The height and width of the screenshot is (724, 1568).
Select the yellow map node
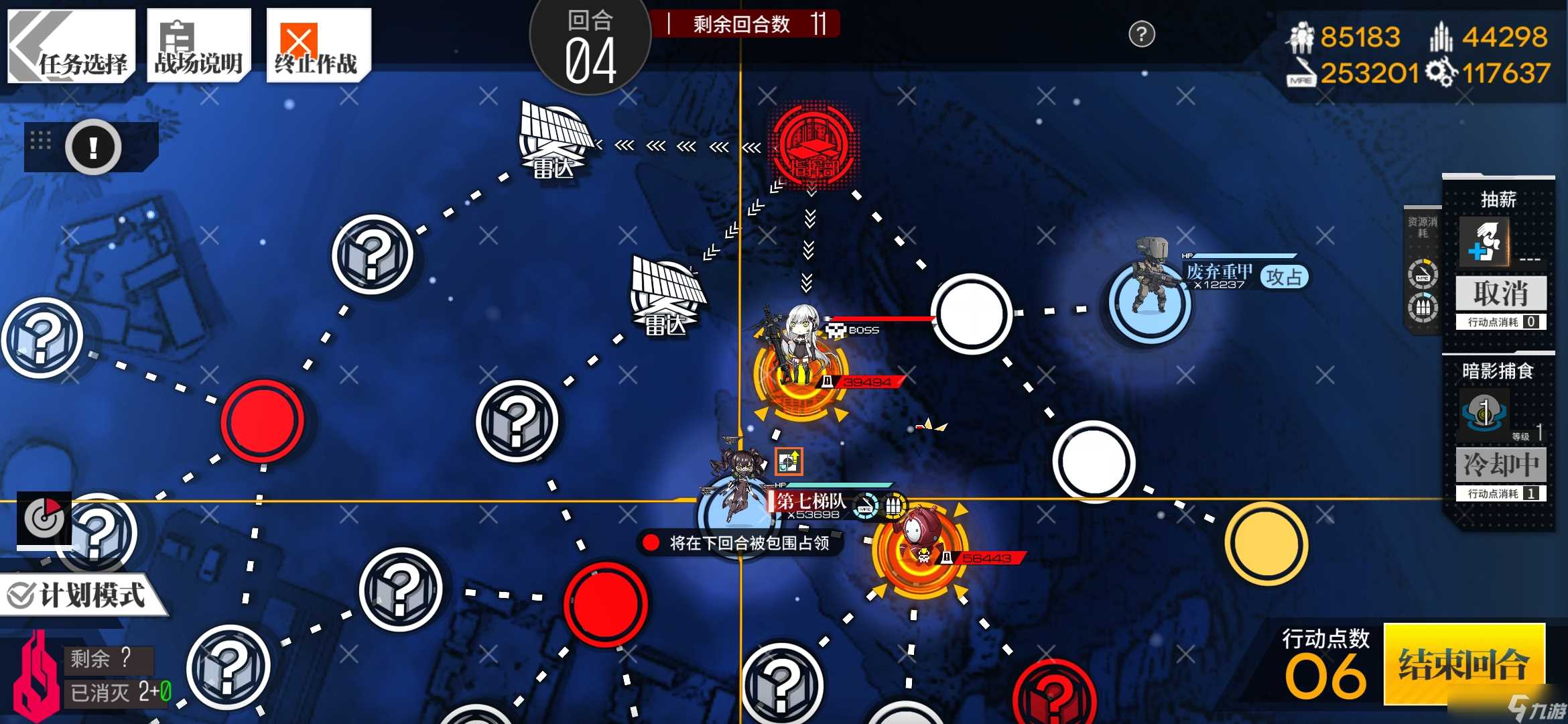click(x=1266, y=543)
